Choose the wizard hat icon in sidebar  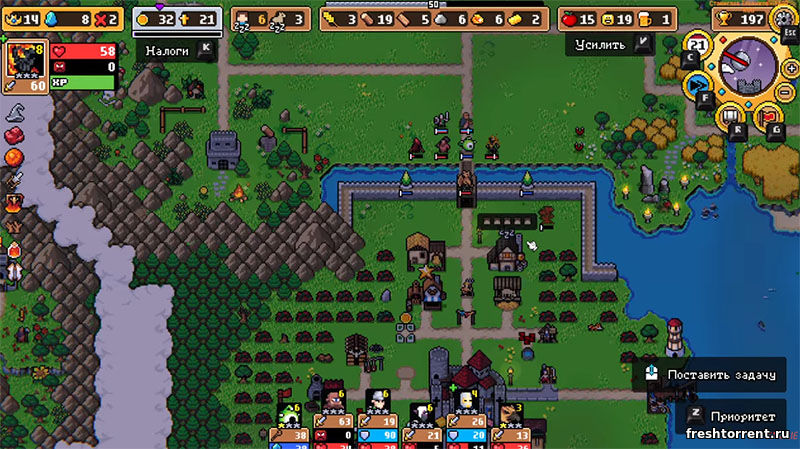pos(15,112)
